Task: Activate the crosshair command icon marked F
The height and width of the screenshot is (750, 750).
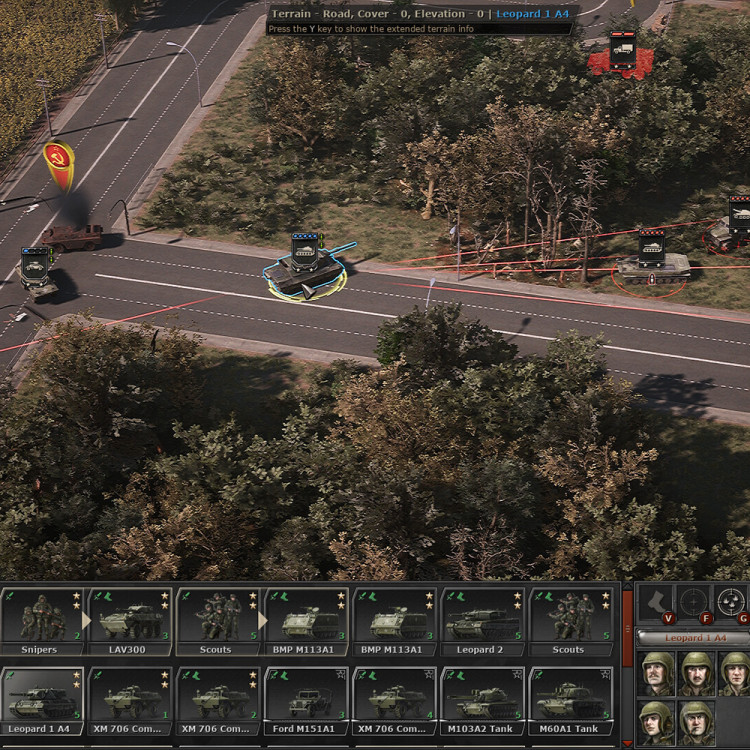Action: (x=693, y=602)
